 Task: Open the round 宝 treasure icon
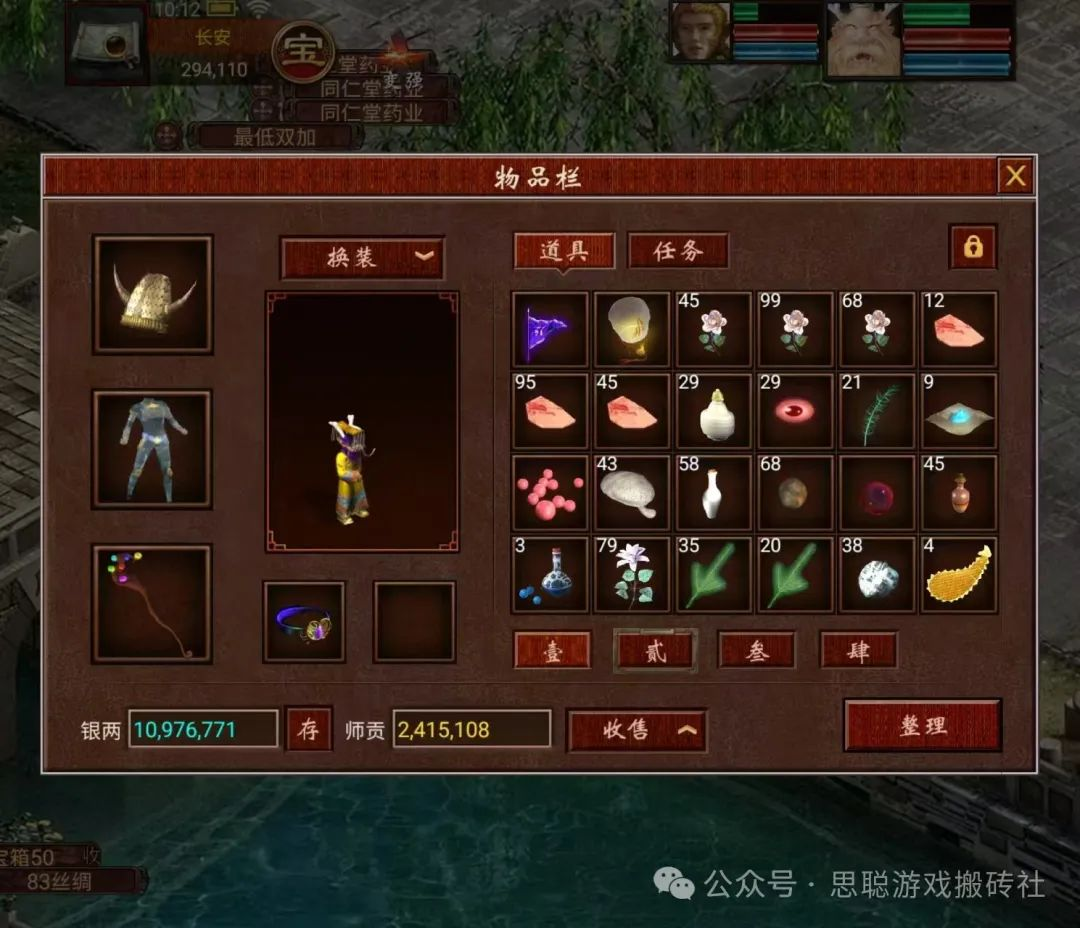pyautogui.click(x=302, y=52)
